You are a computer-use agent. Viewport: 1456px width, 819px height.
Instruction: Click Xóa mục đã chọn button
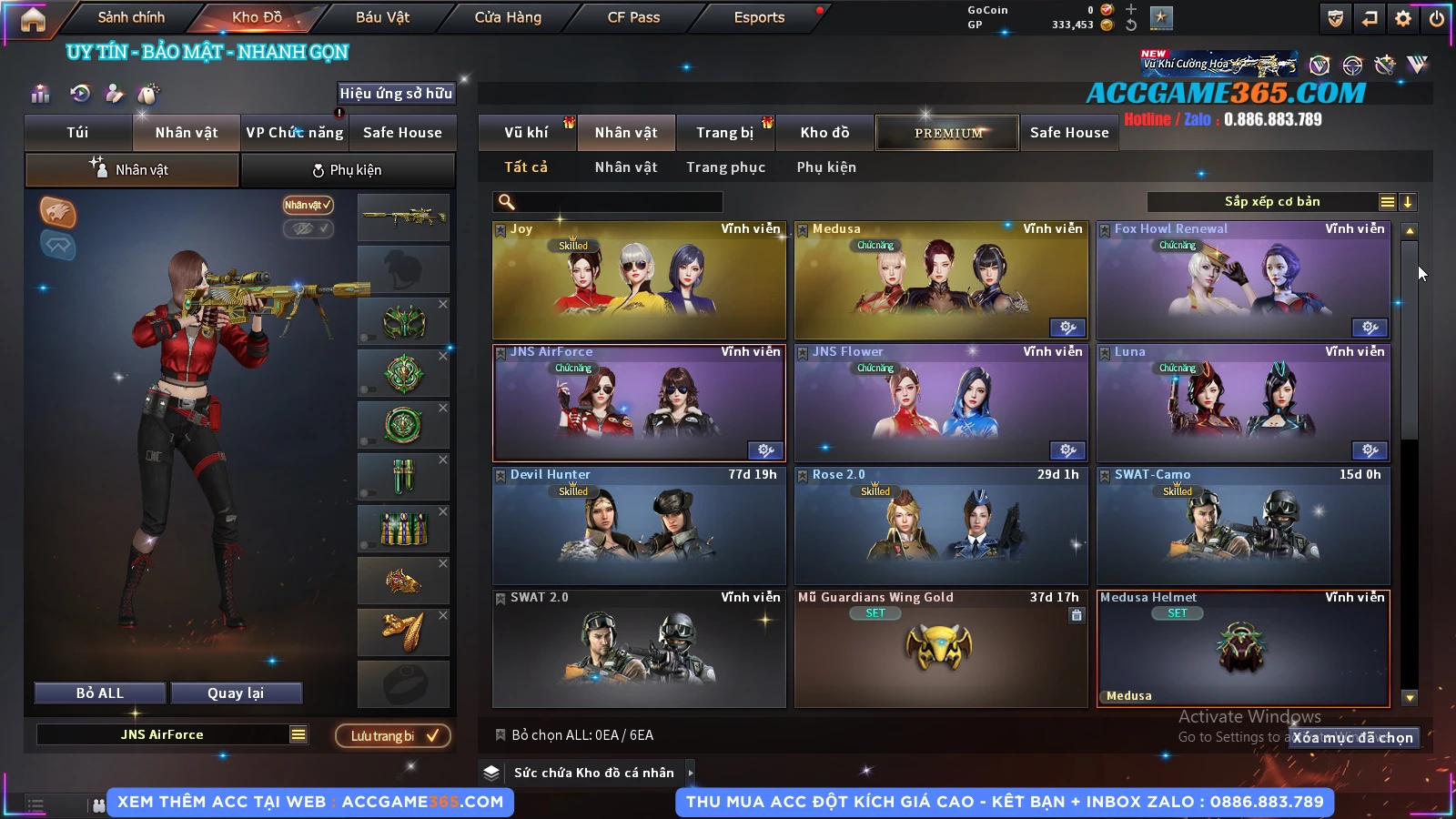[1352, 738]
